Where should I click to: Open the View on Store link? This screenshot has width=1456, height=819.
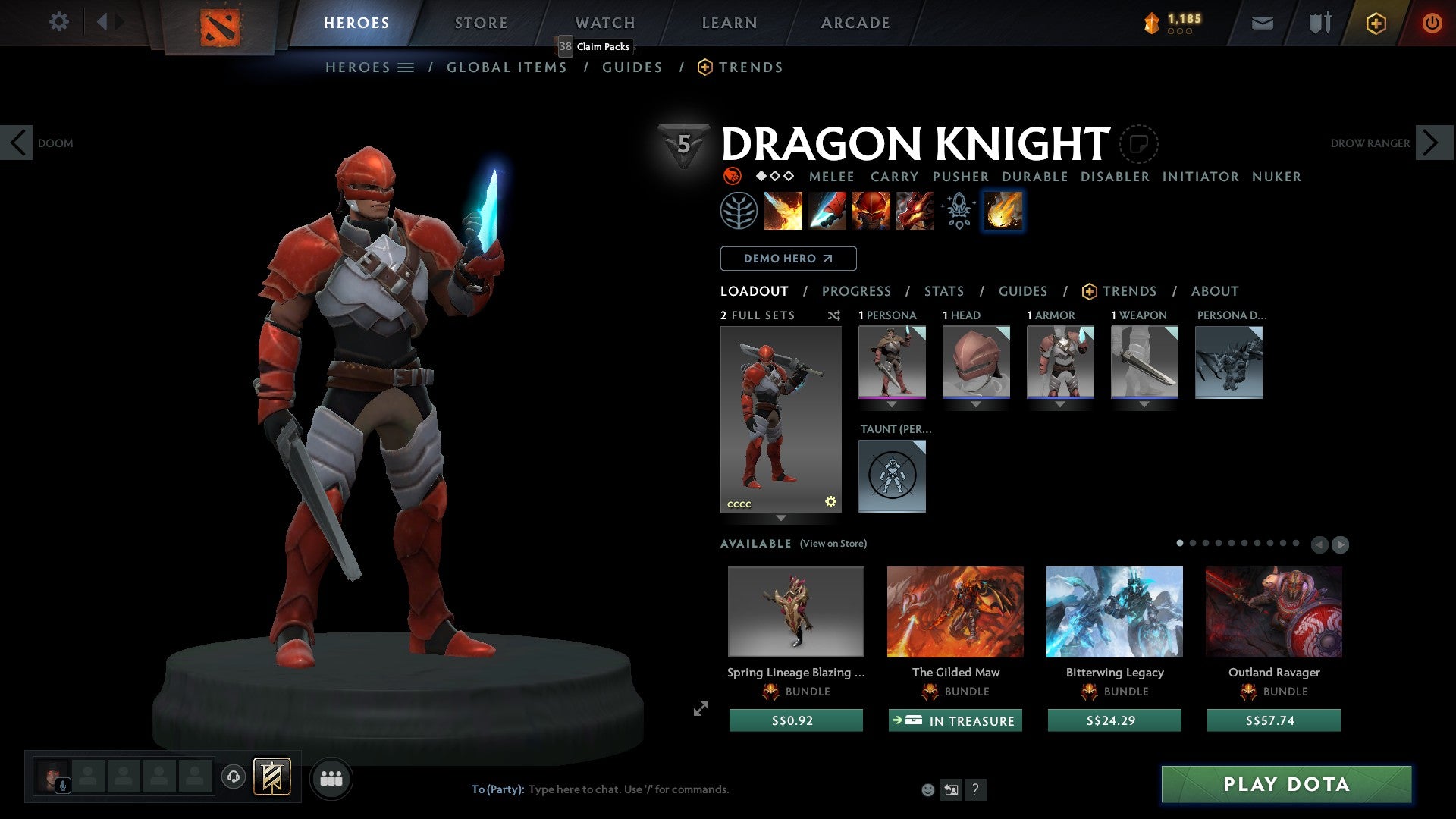coord(833,544)
